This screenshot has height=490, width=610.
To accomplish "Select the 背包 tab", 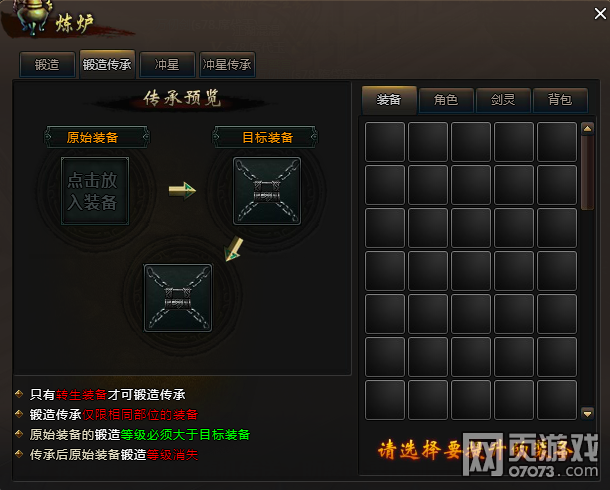I will [560, 99].
